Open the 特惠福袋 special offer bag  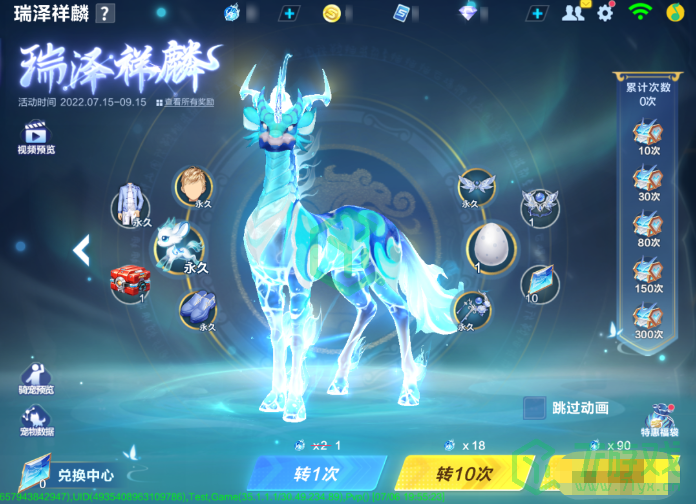point(661,420)
